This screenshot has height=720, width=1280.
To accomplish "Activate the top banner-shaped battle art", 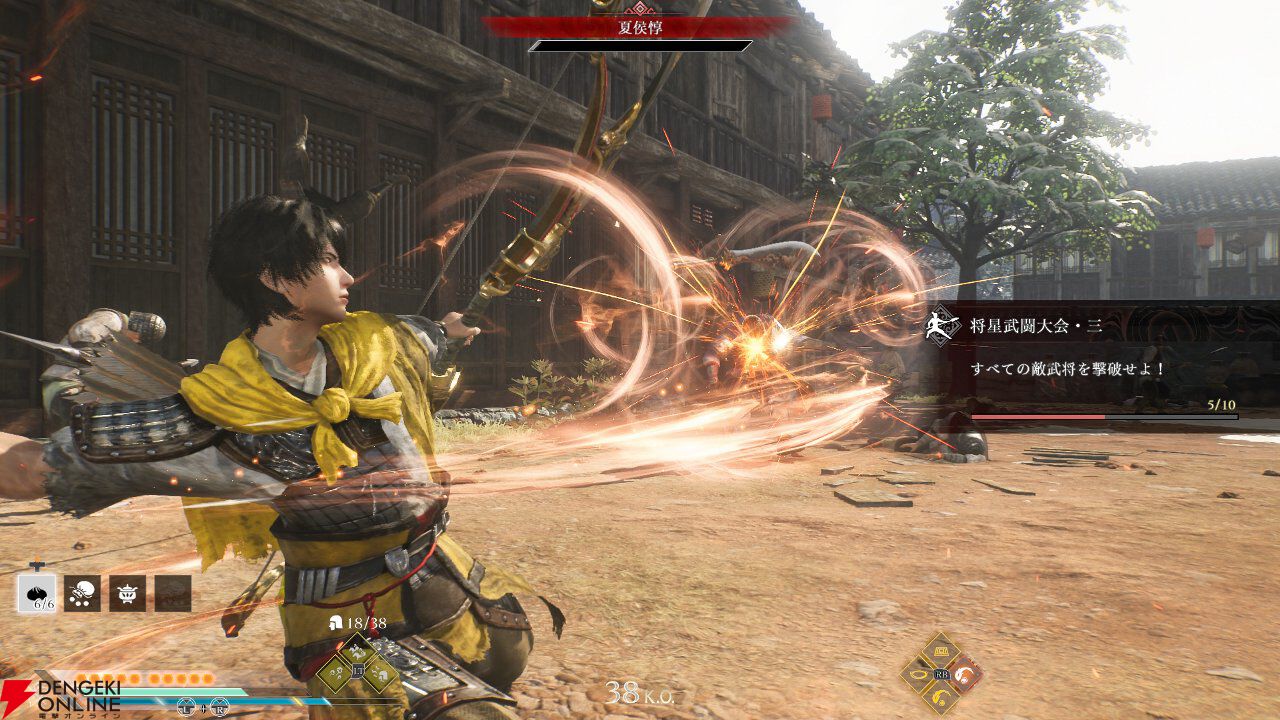I will (x=940, y=650).
